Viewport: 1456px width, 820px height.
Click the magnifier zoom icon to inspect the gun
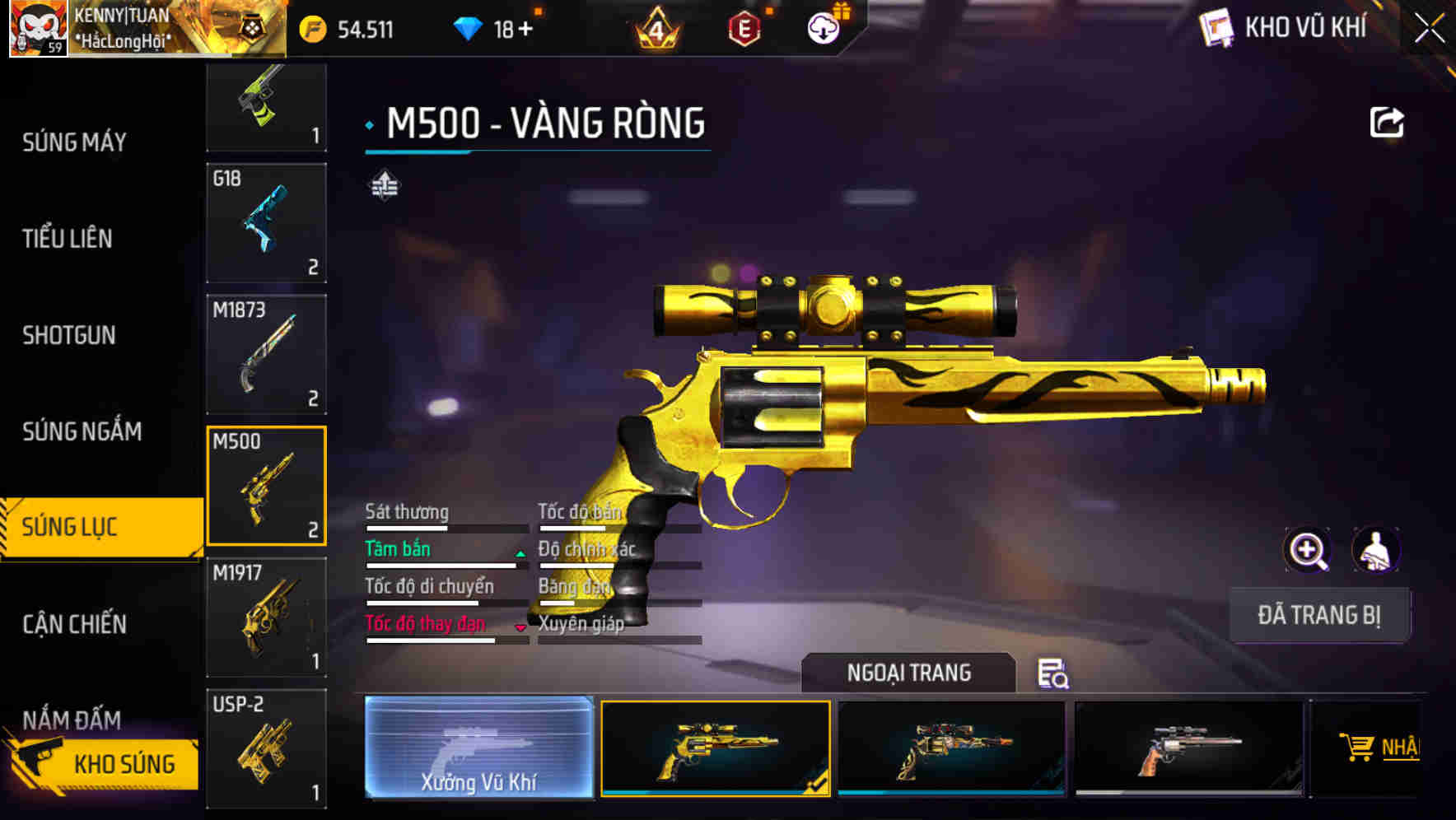pyautogui.click(x=1309, y=550)
